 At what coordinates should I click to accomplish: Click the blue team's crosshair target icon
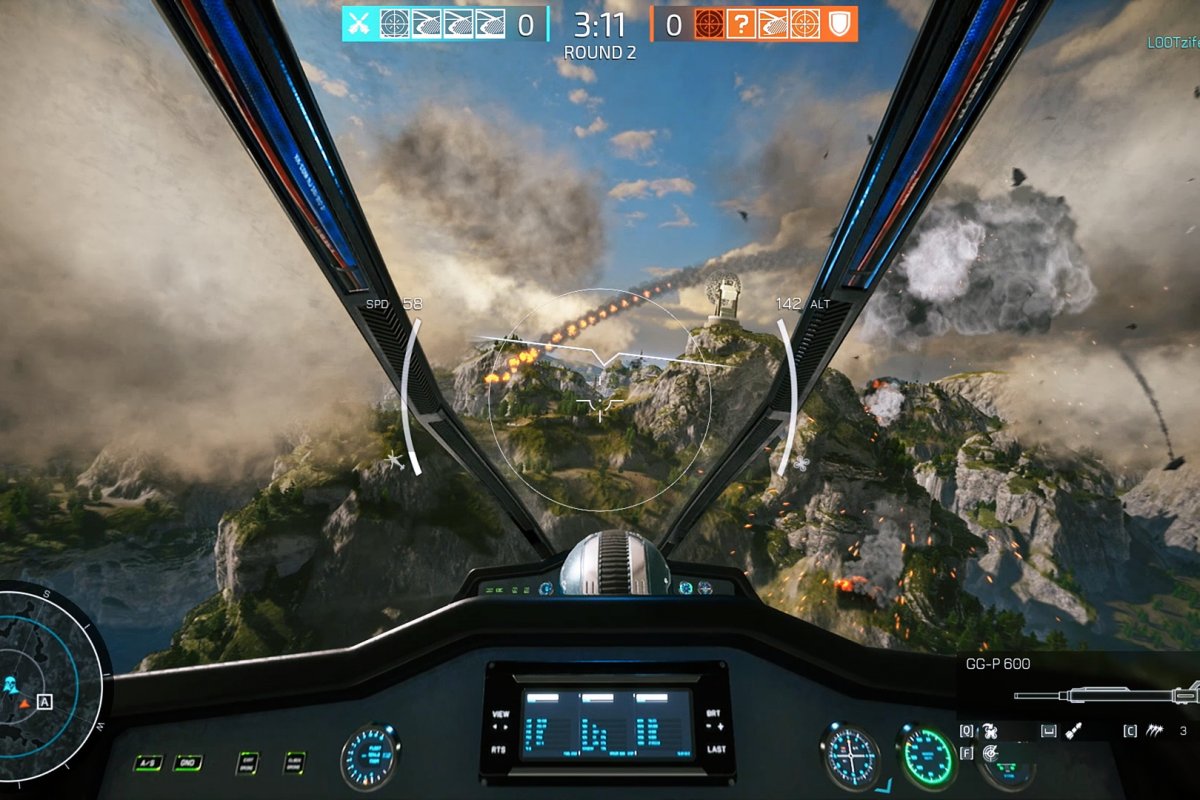pos(394,24)
